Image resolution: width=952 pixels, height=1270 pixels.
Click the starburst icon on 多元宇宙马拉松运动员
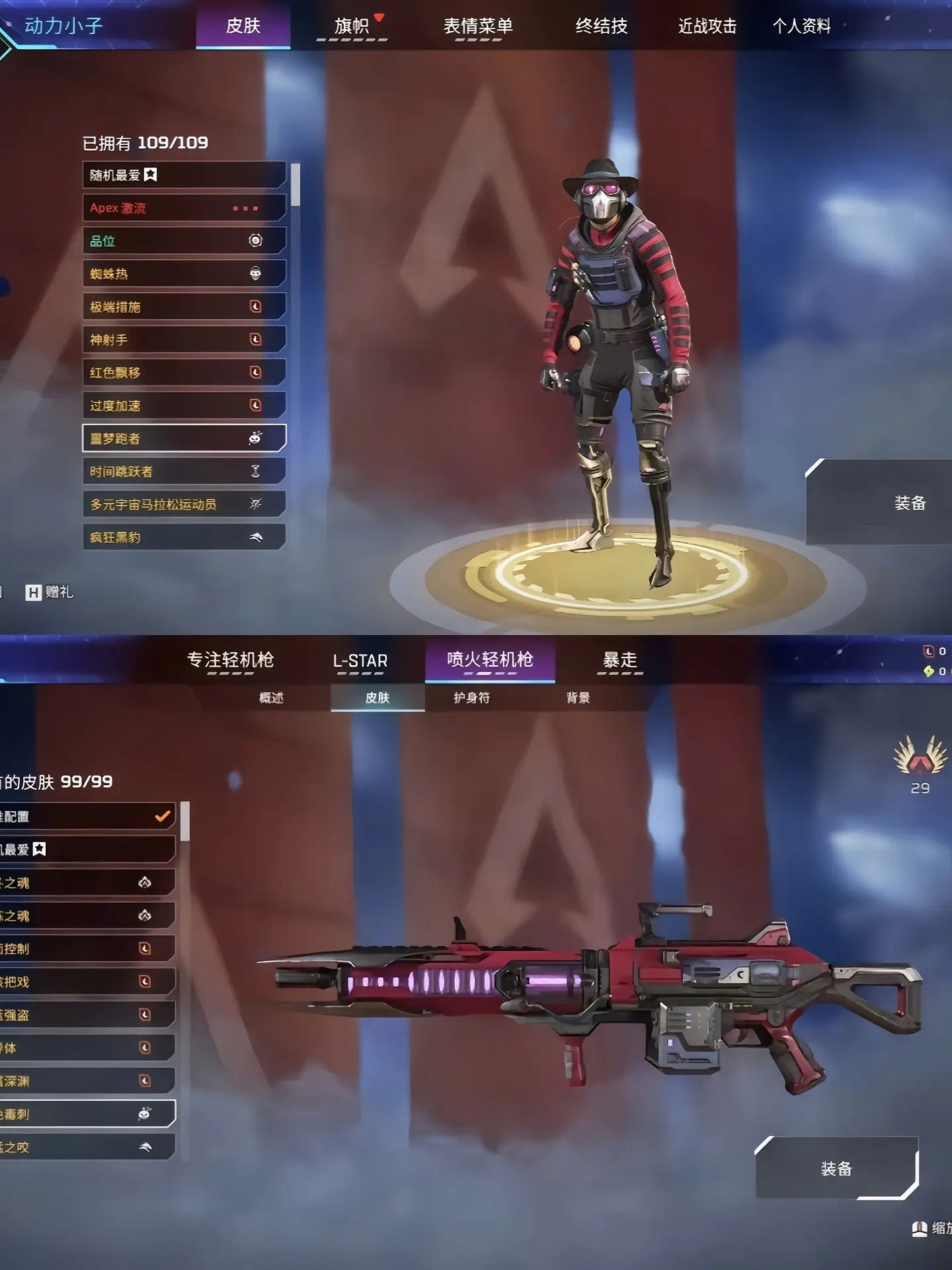click(257, 504)
